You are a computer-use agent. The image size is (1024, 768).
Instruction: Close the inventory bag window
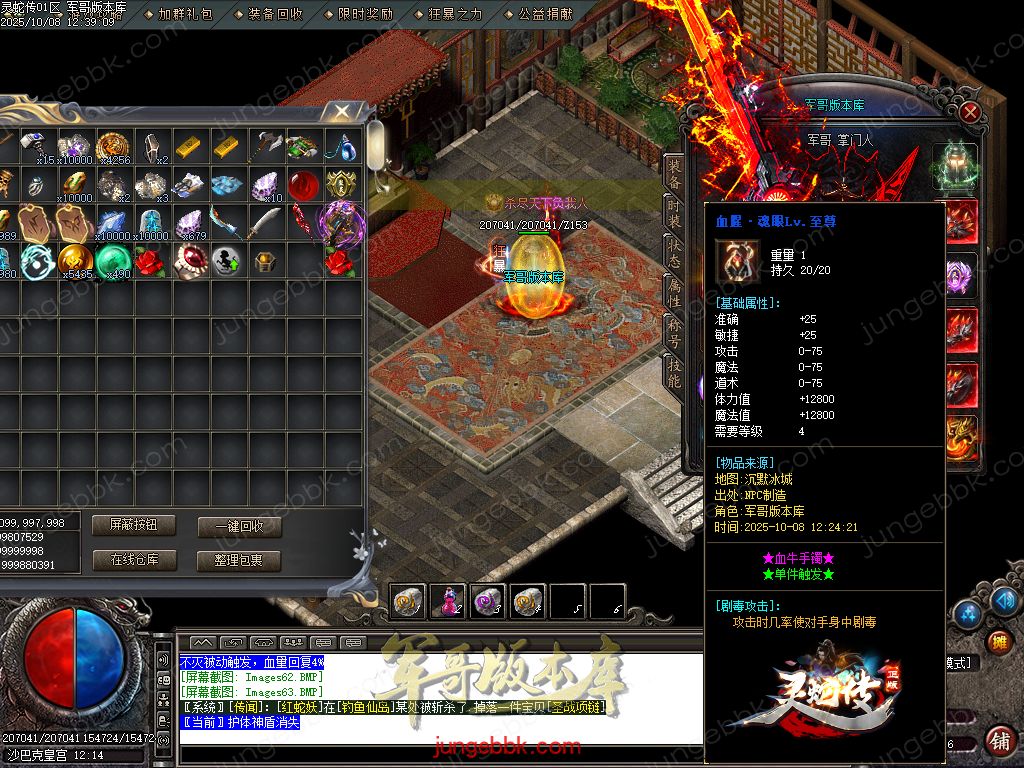point(342,110)
